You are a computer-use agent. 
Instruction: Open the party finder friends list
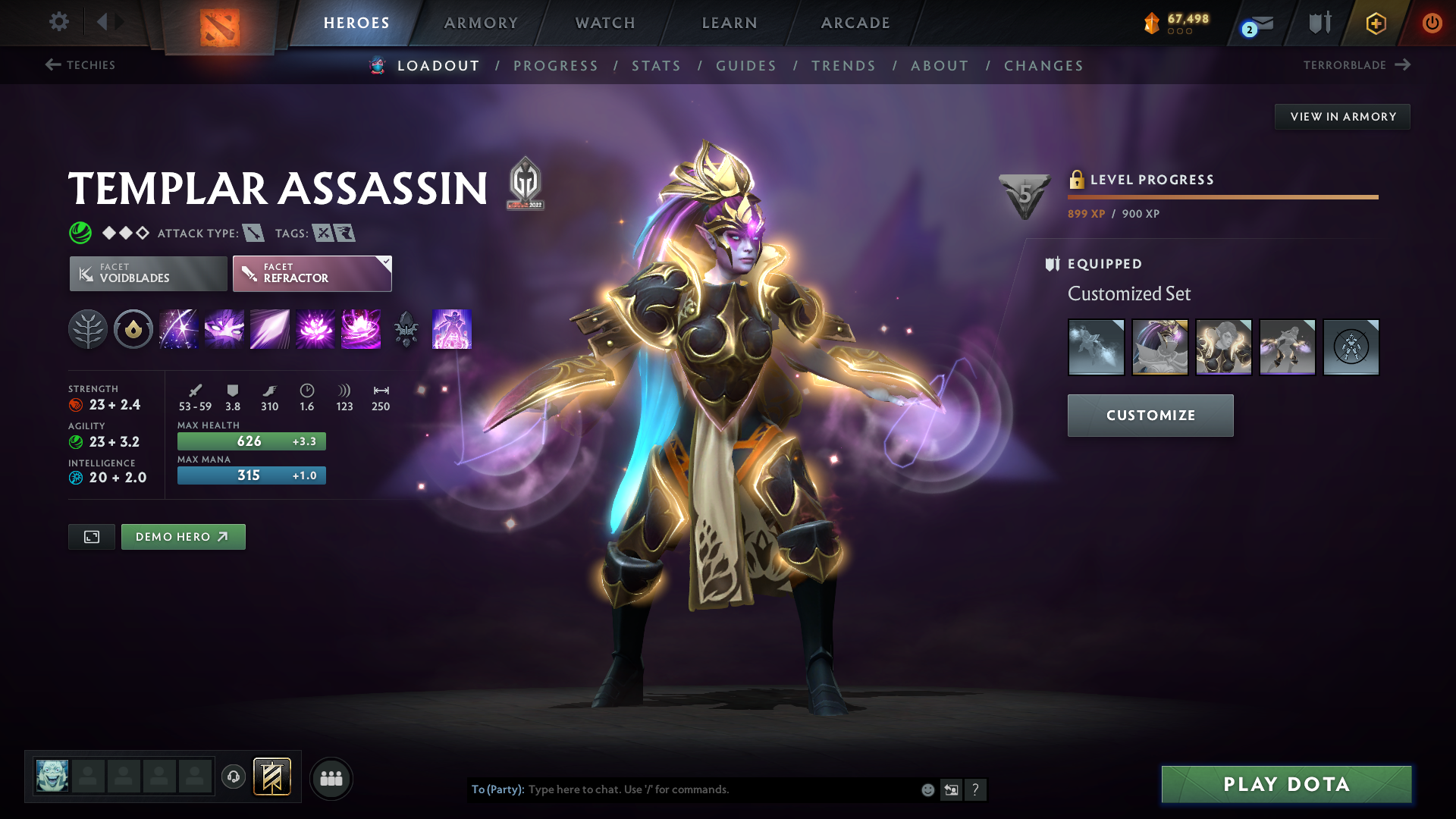pos(331,778)
